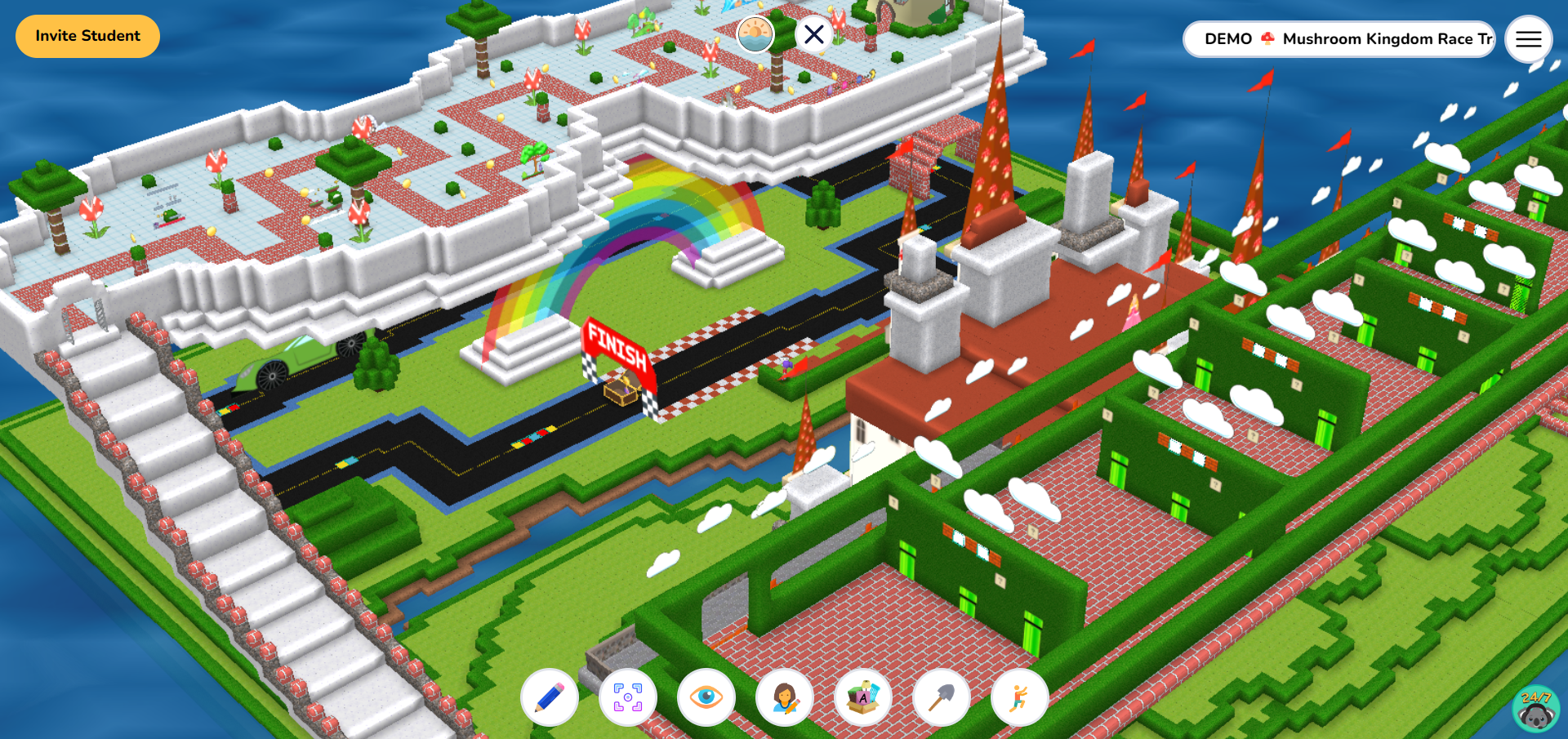Click the recenter view icon
This screenshot has height=739, width=1568.
[629, 697]
